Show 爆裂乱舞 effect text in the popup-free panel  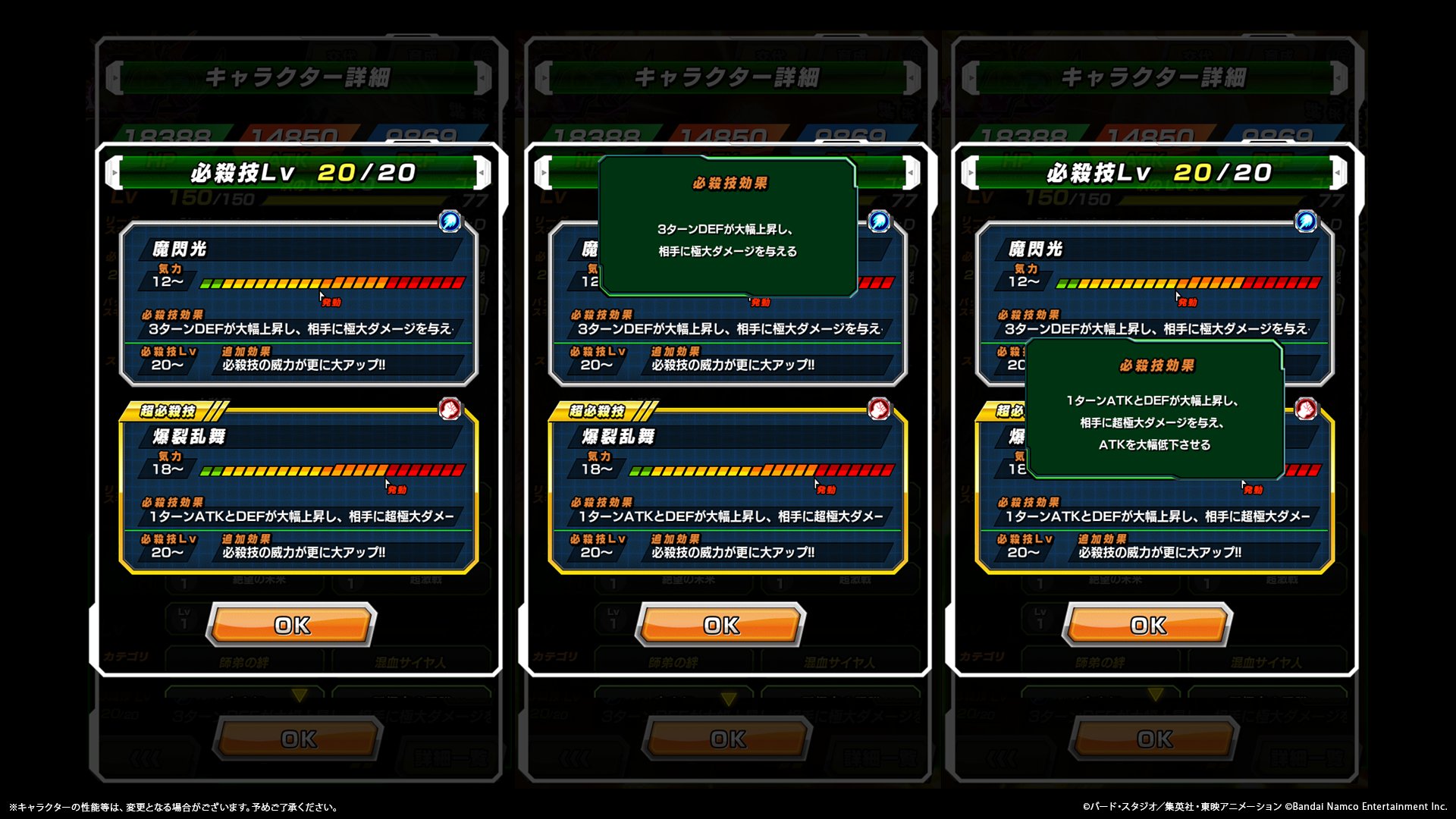click(300, 516)
